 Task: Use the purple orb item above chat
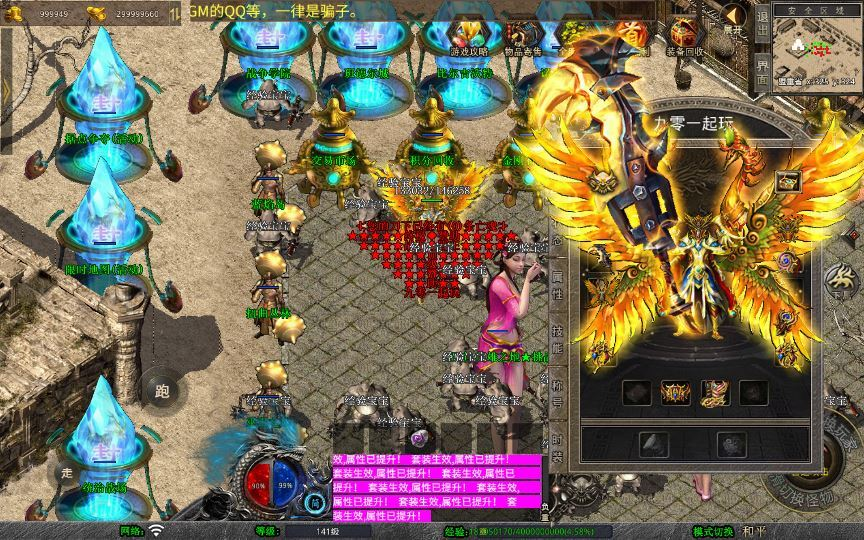point(419,438)
